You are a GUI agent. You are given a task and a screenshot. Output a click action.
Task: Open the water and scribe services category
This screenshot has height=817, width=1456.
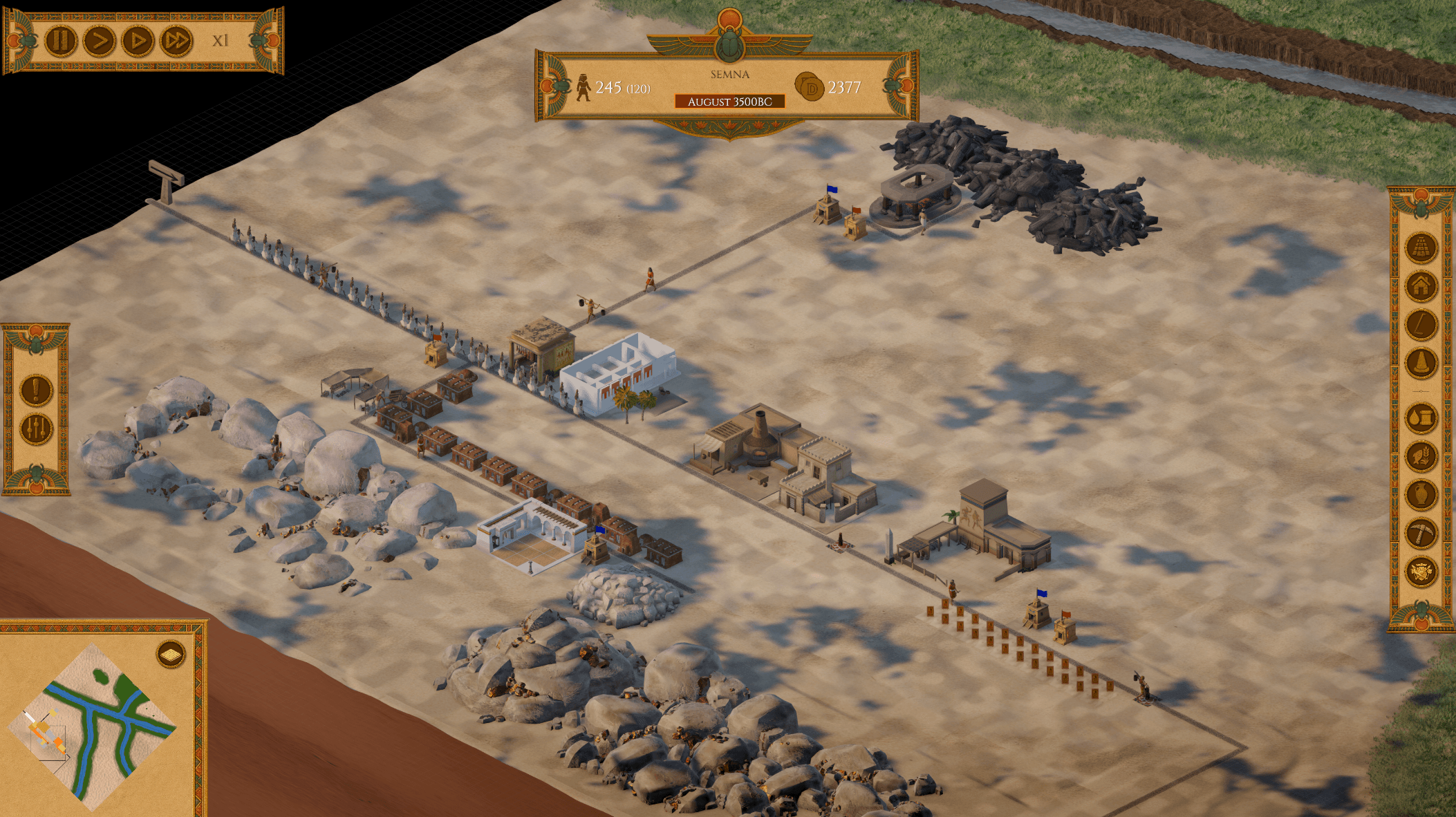tap(1422, 418)
